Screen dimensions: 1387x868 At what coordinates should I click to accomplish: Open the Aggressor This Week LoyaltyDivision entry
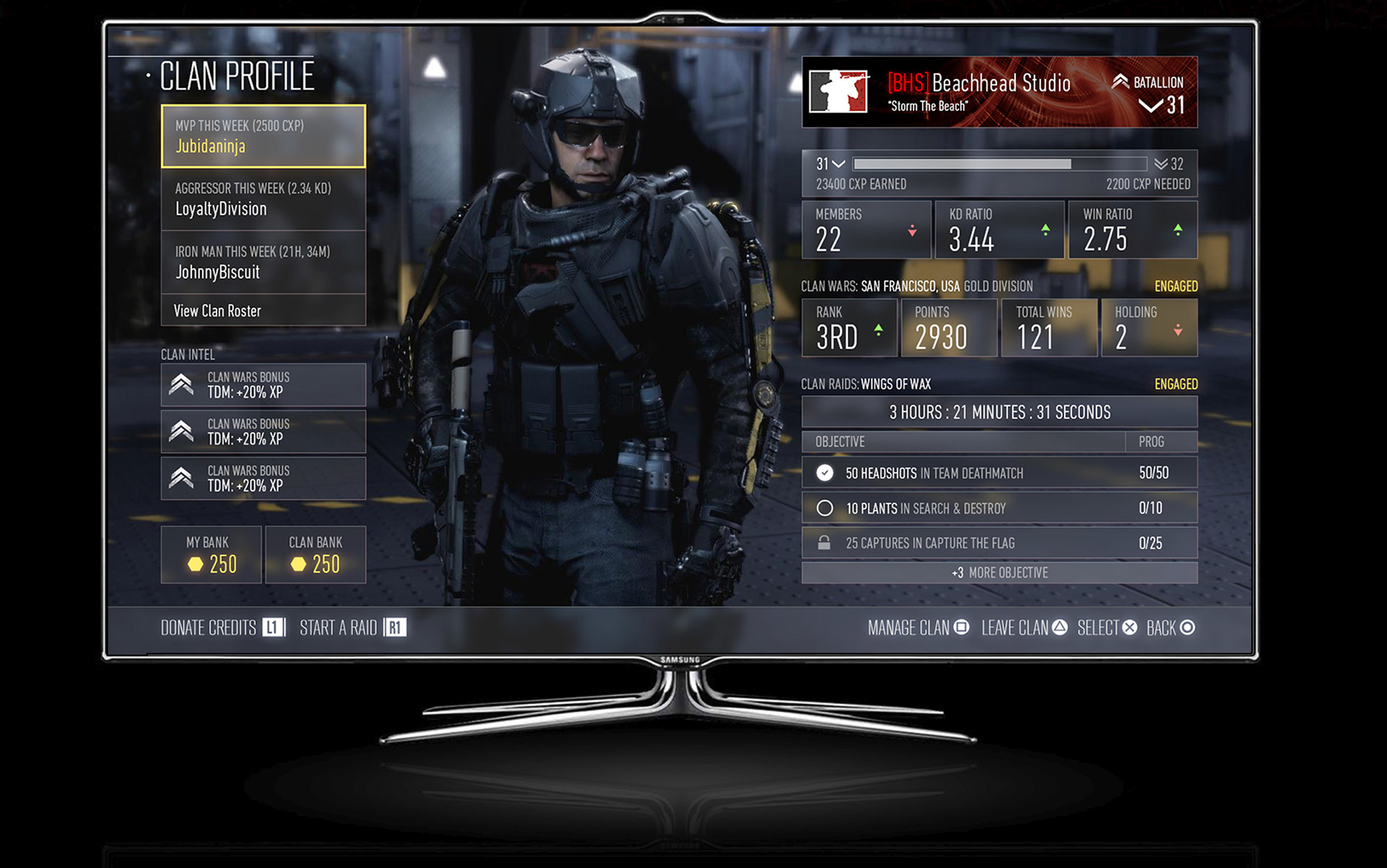[263, 199]
